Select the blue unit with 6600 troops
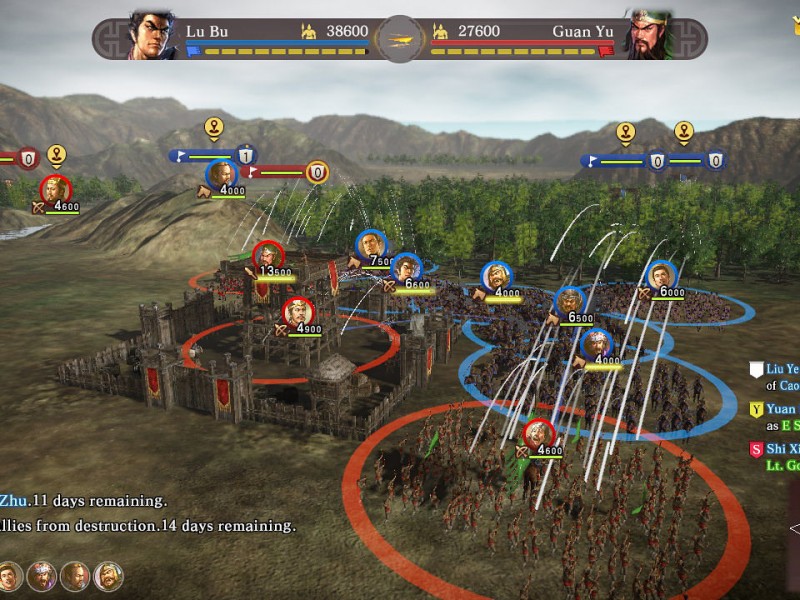 406,269
